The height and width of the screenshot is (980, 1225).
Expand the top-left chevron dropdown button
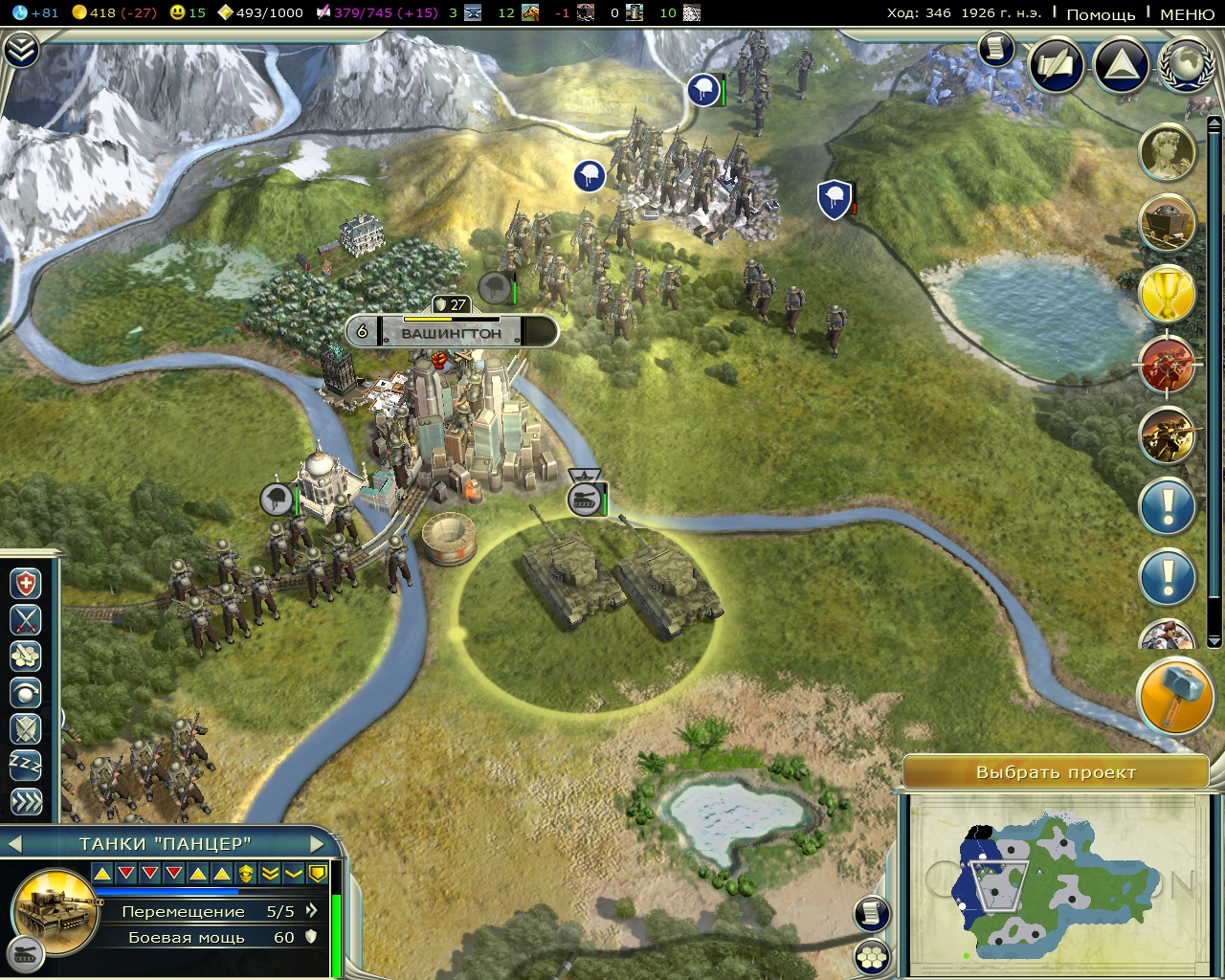21,51
